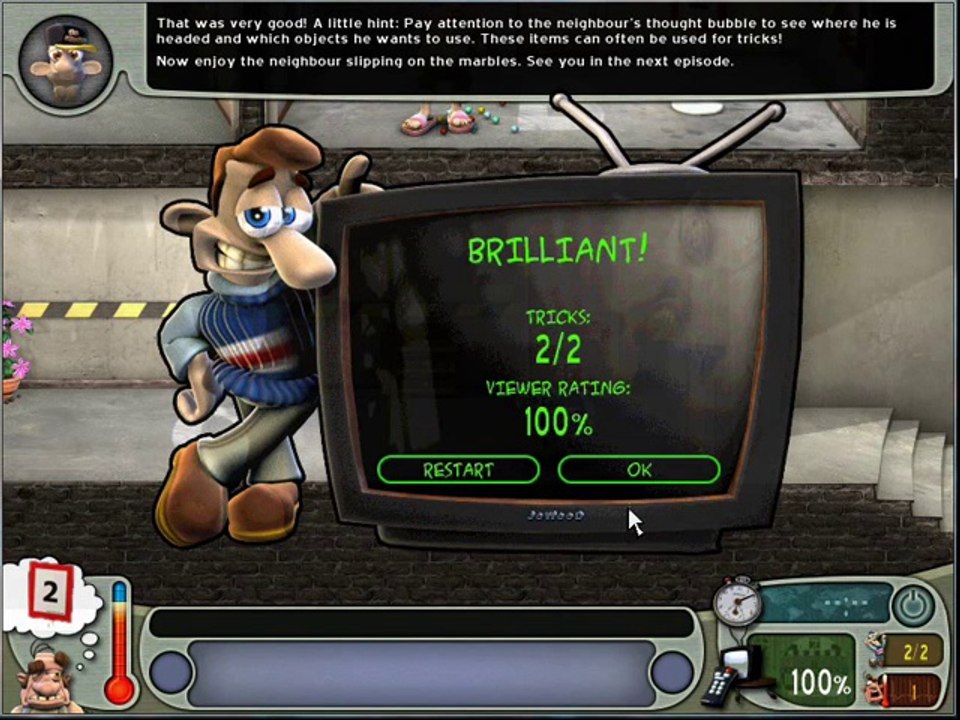This screenshot has width=960, height=720.
Task: Select the left inventory scroll button
Action: point(171,672)
